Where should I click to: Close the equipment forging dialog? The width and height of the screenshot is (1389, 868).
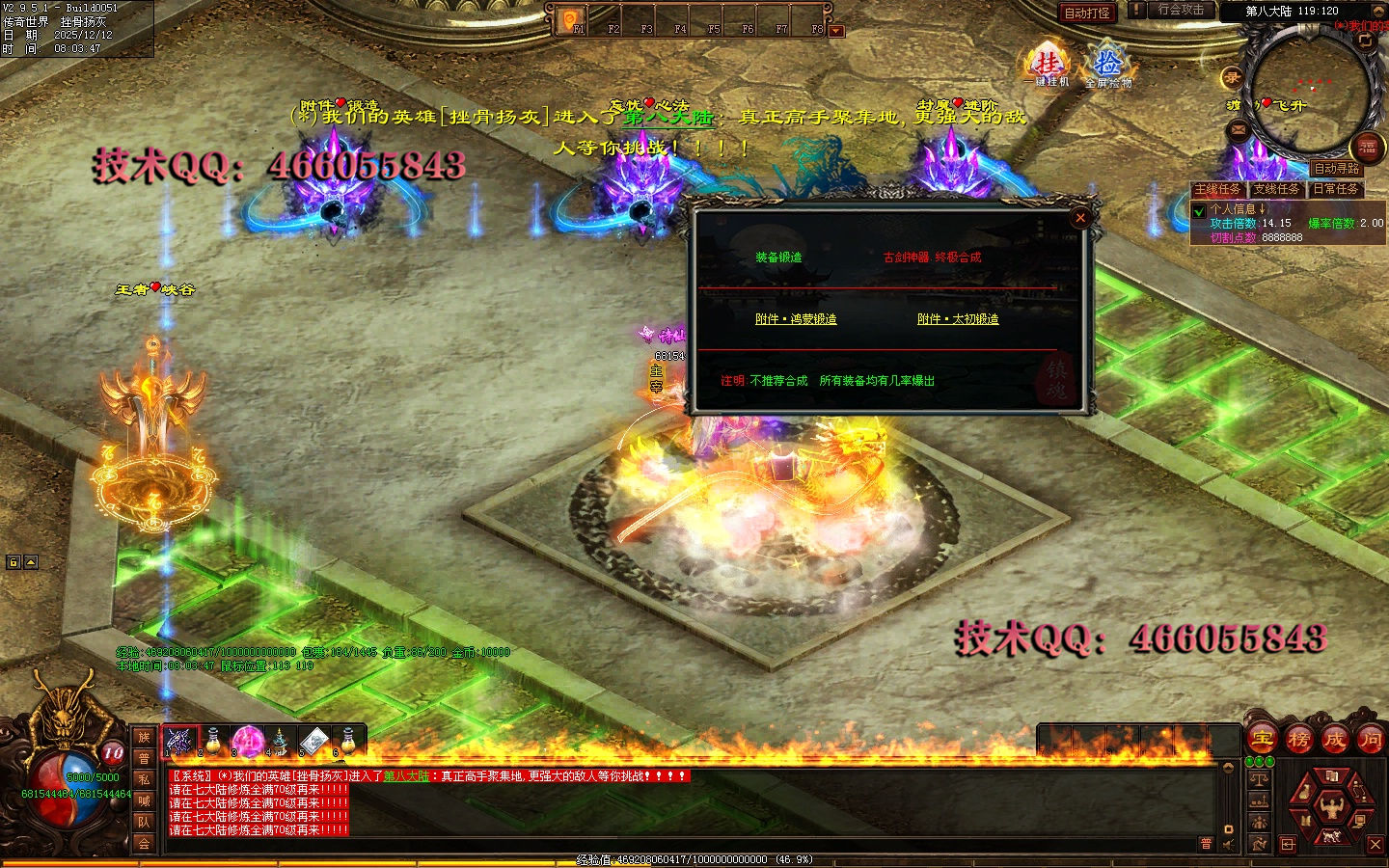[x=1080, y=218]
